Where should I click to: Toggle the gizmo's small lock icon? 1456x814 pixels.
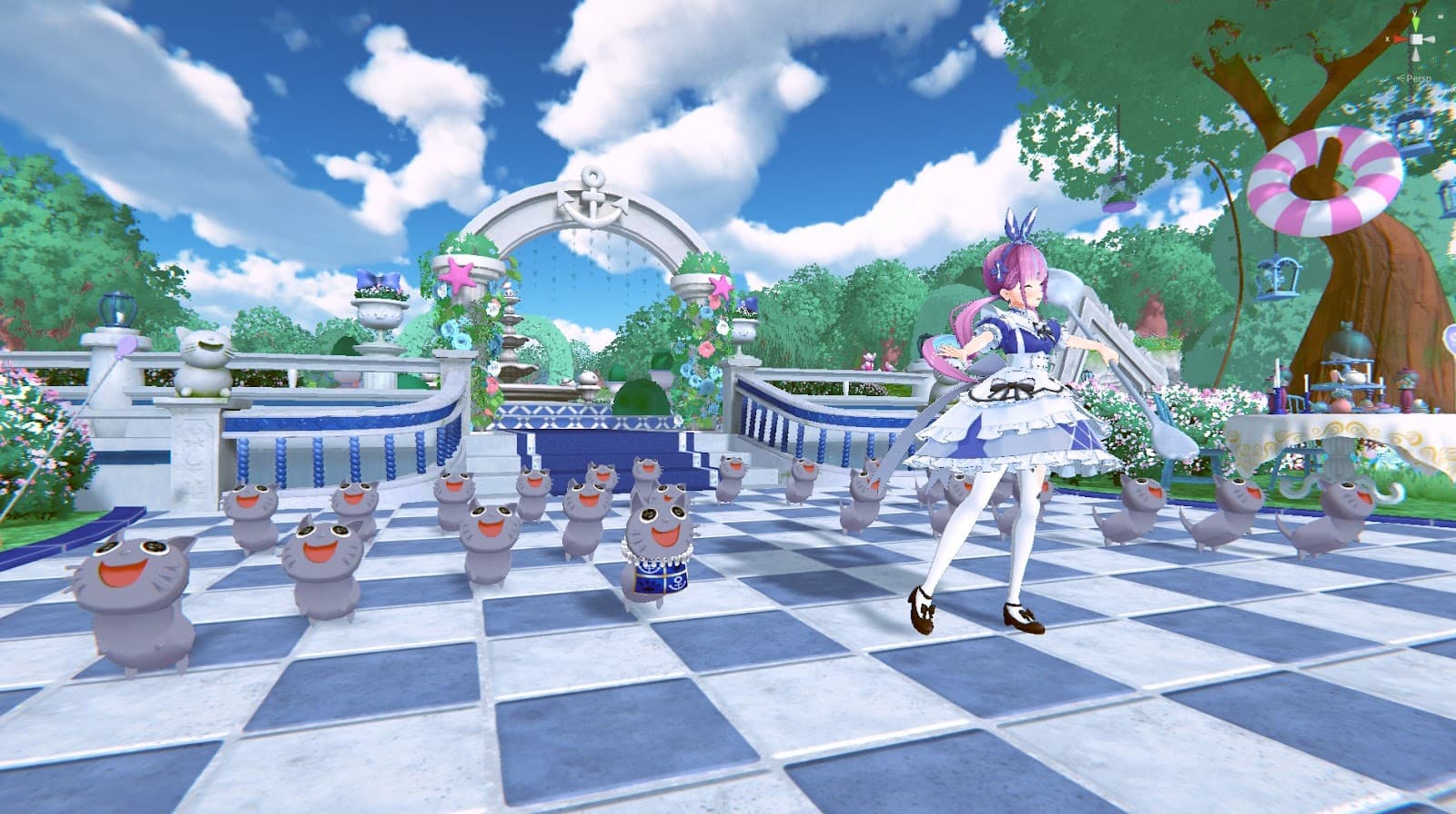point(1441,15)
